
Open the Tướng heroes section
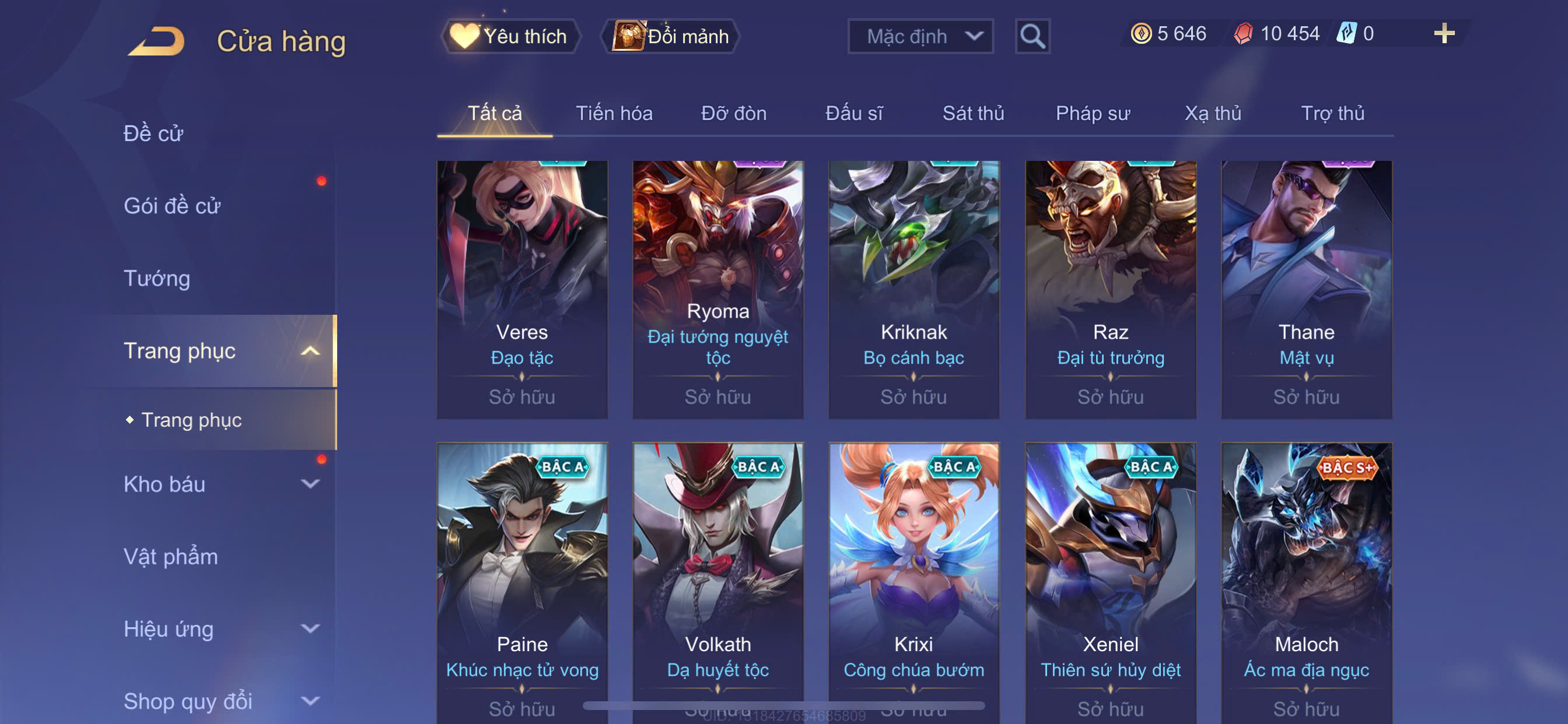(x=157, y=278)
